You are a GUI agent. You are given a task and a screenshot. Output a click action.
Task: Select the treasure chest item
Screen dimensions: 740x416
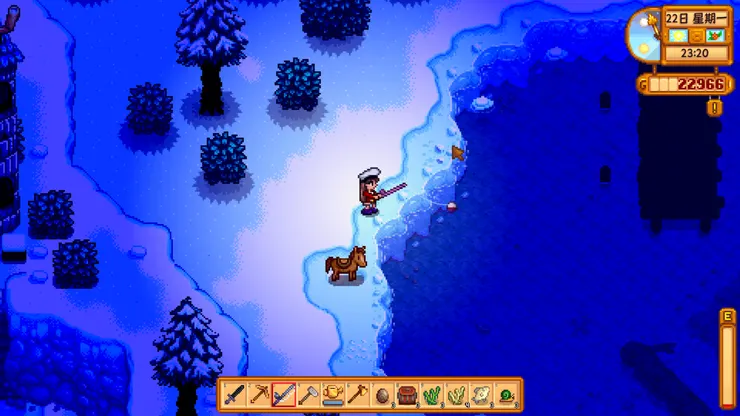[406, 395]
